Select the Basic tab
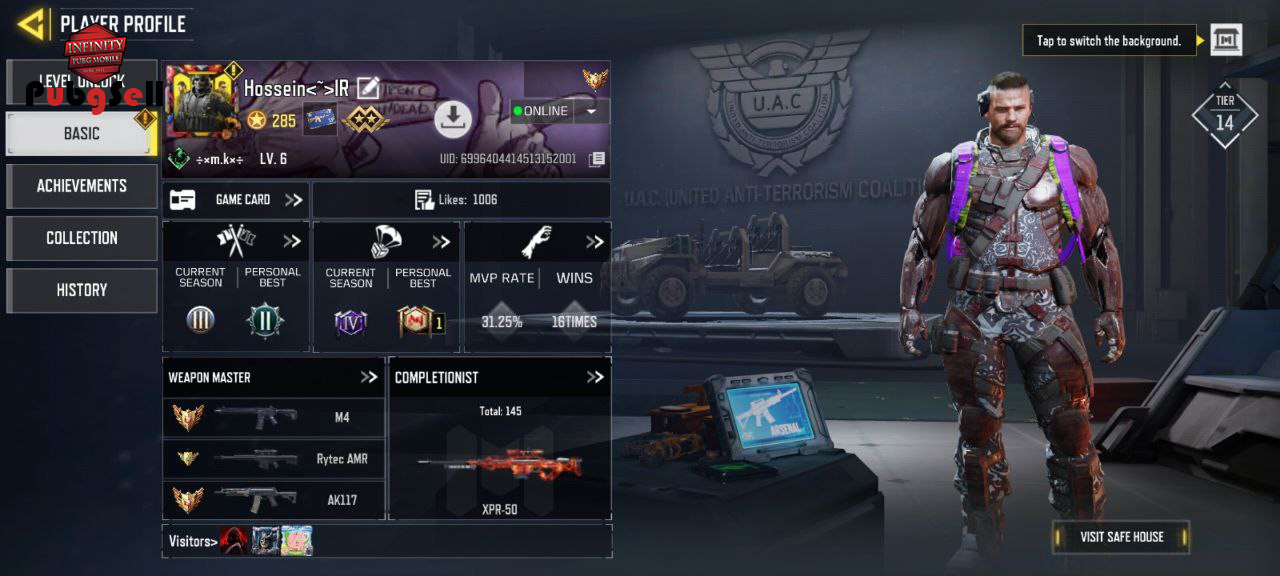Viewport: 1280px width, 576px height. pyautogui.click(x=81, y=133)
